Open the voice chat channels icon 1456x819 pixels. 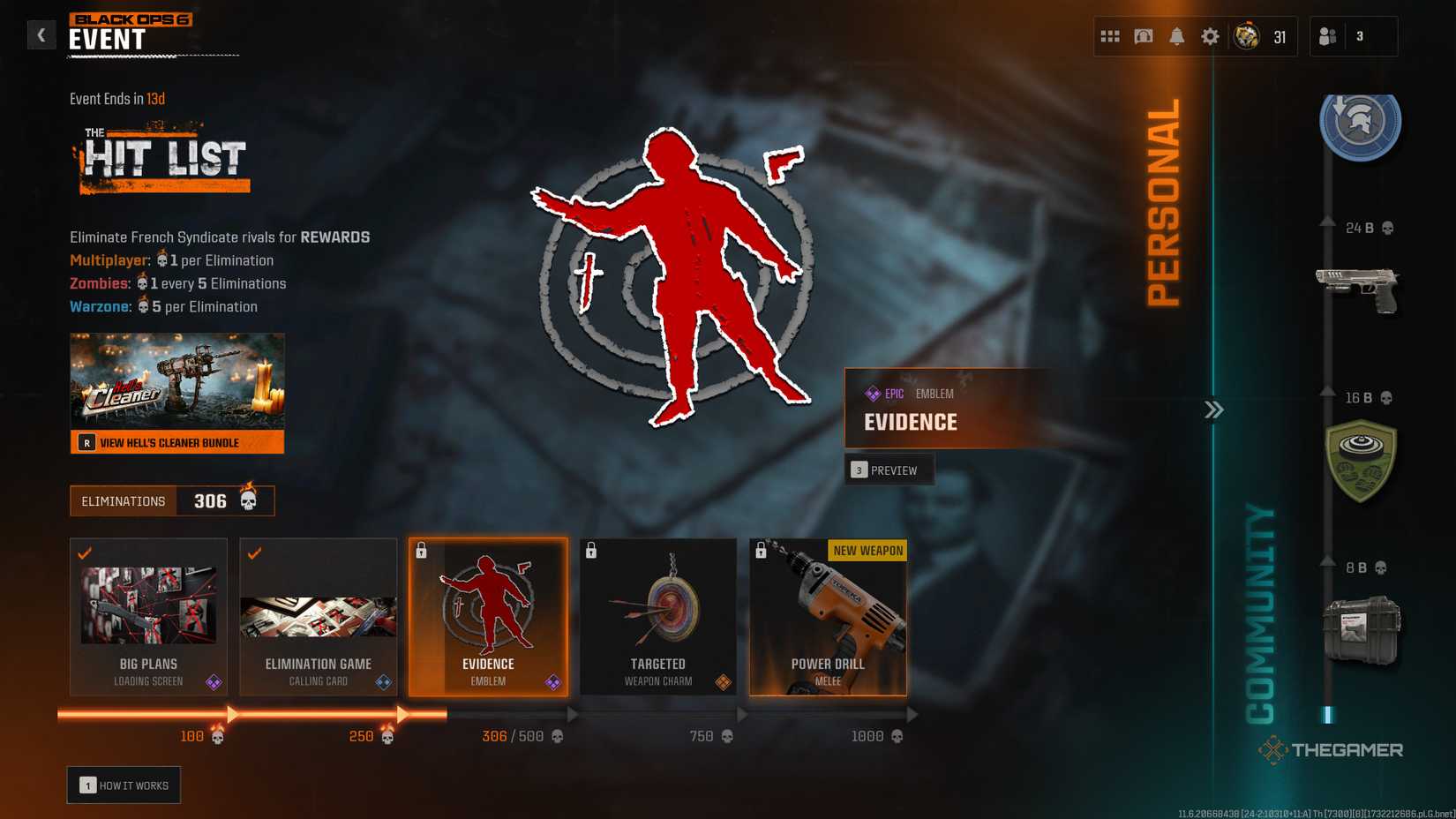(1143, 36)
